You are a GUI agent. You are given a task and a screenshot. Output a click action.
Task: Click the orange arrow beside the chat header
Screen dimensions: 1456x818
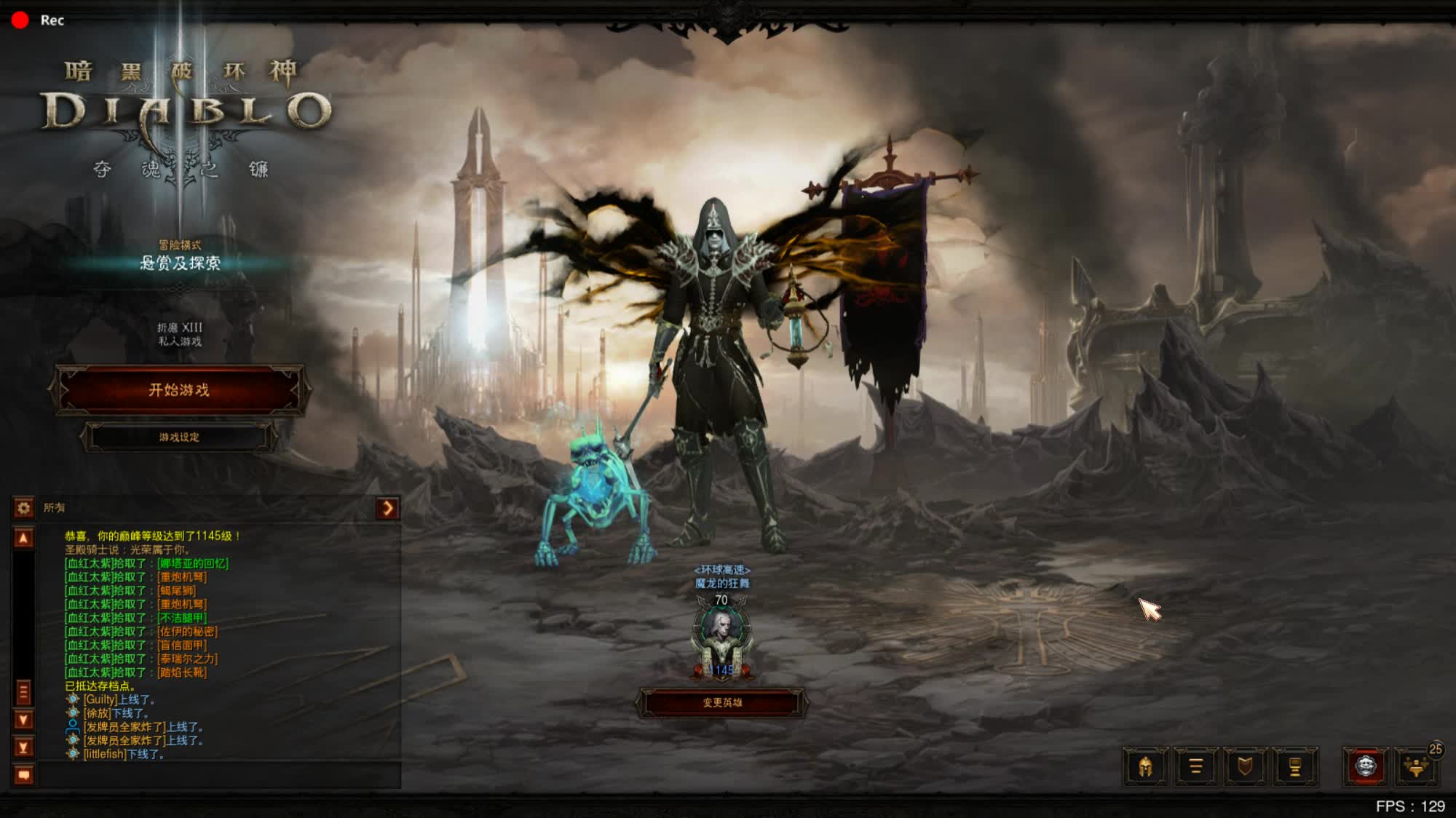tap(387, 507)
